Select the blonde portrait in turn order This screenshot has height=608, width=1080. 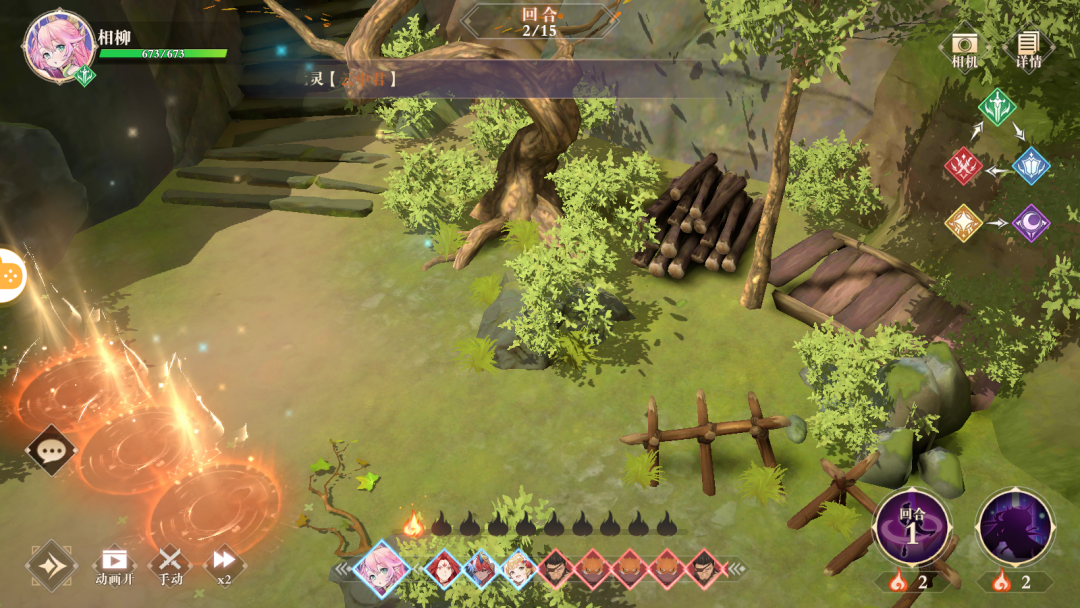click(518, 569)
